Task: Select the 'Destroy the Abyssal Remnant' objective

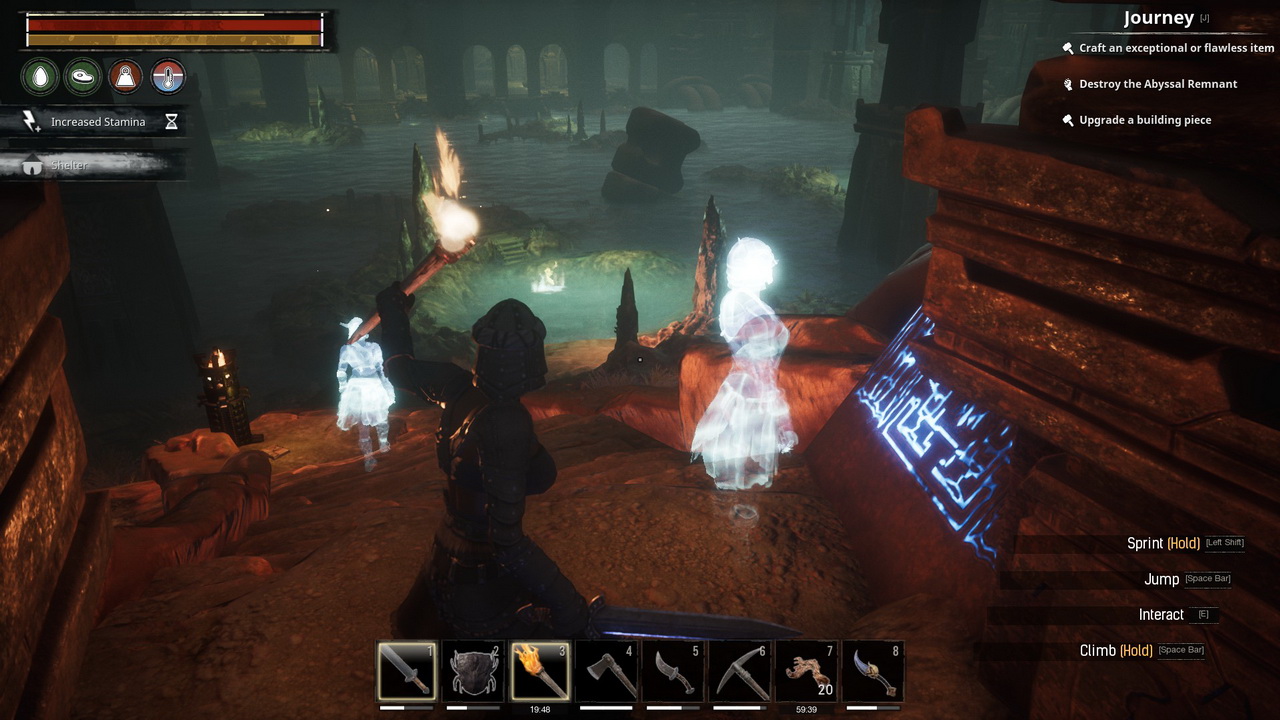Action: point(1158,84)
